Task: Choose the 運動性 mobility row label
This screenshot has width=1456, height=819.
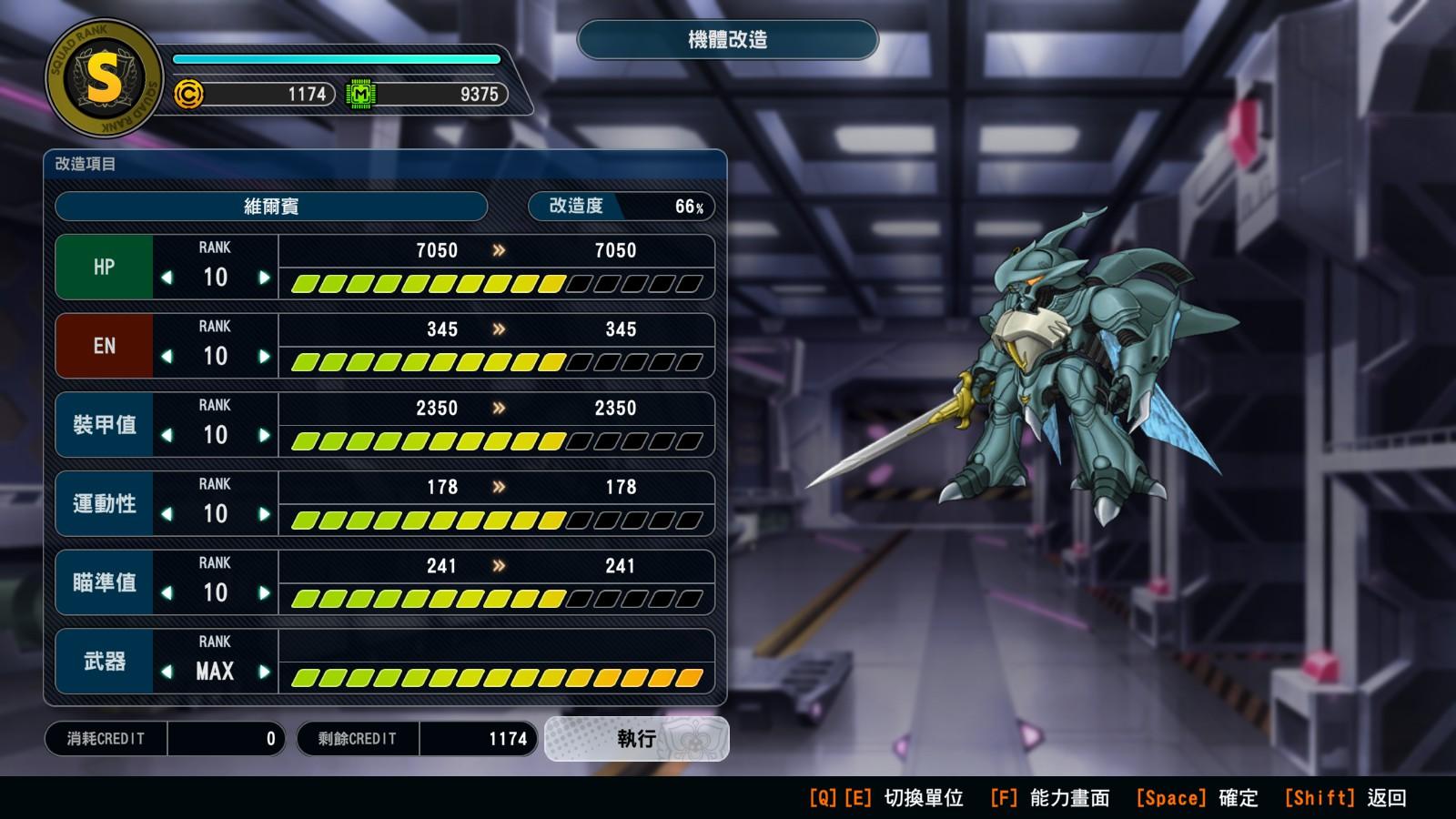Action: (x=104, y=503)
